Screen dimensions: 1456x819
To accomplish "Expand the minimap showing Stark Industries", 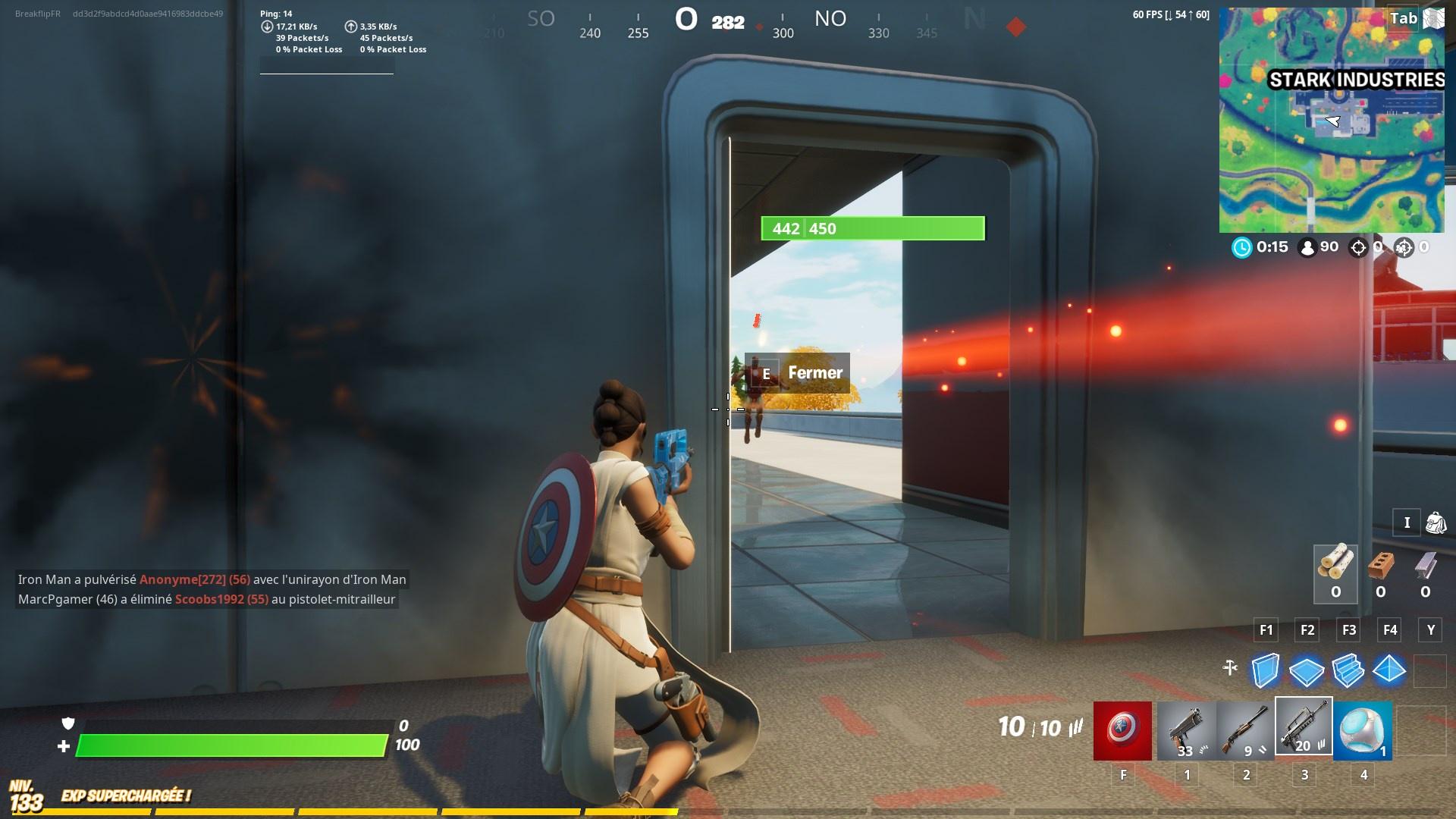I will 1332,118.
